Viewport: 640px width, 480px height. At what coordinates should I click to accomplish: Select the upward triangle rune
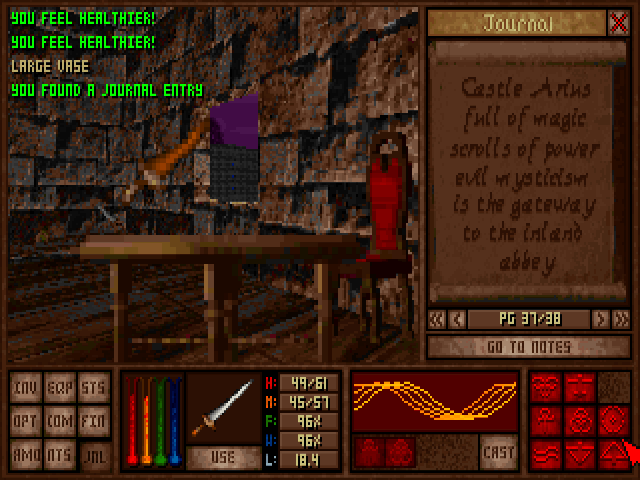coord(612,453)
